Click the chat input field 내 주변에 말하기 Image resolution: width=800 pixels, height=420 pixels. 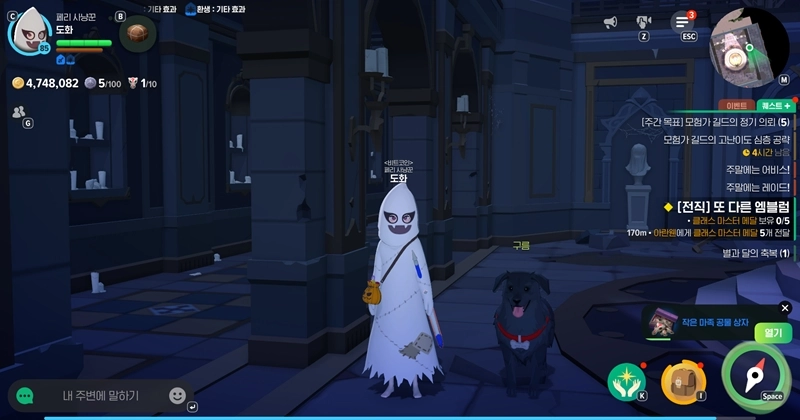pos(100,396)
